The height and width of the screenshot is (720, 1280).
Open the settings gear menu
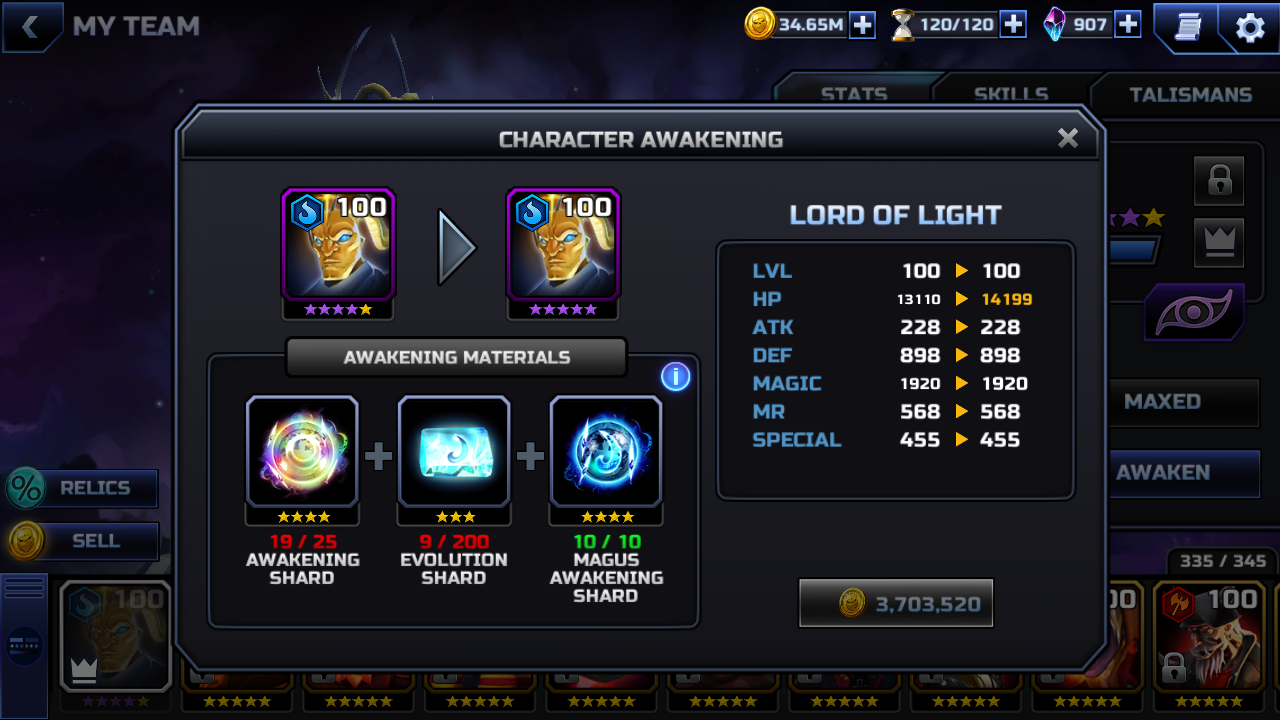1250,28
